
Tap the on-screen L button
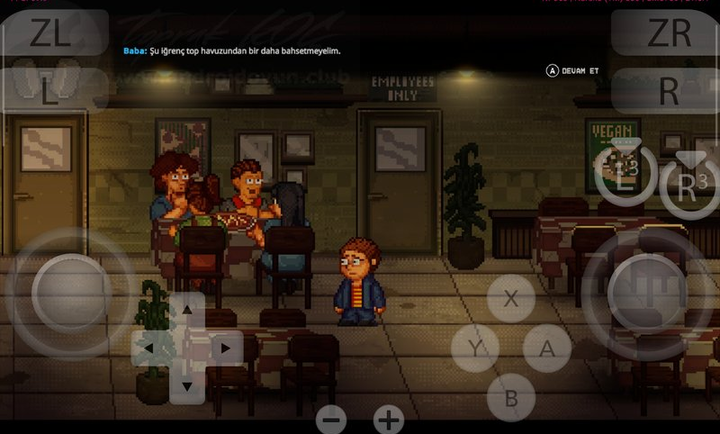(x=50, y=91)
